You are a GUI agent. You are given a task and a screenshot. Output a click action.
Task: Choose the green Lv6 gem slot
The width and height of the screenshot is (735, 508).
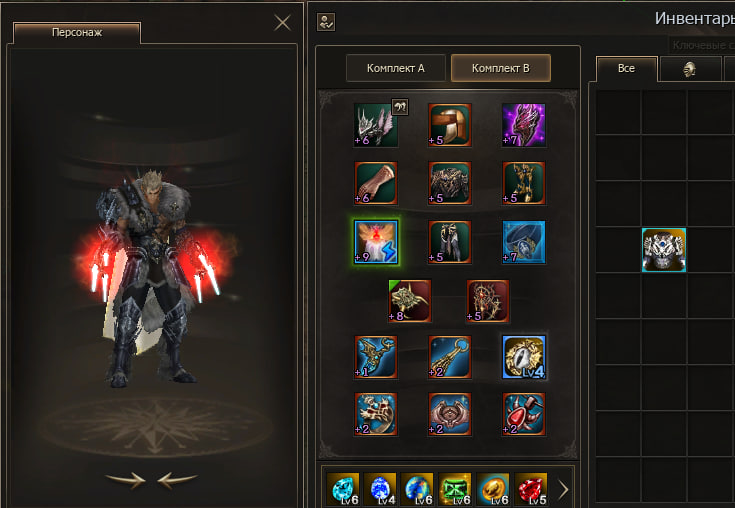[455, 489]
